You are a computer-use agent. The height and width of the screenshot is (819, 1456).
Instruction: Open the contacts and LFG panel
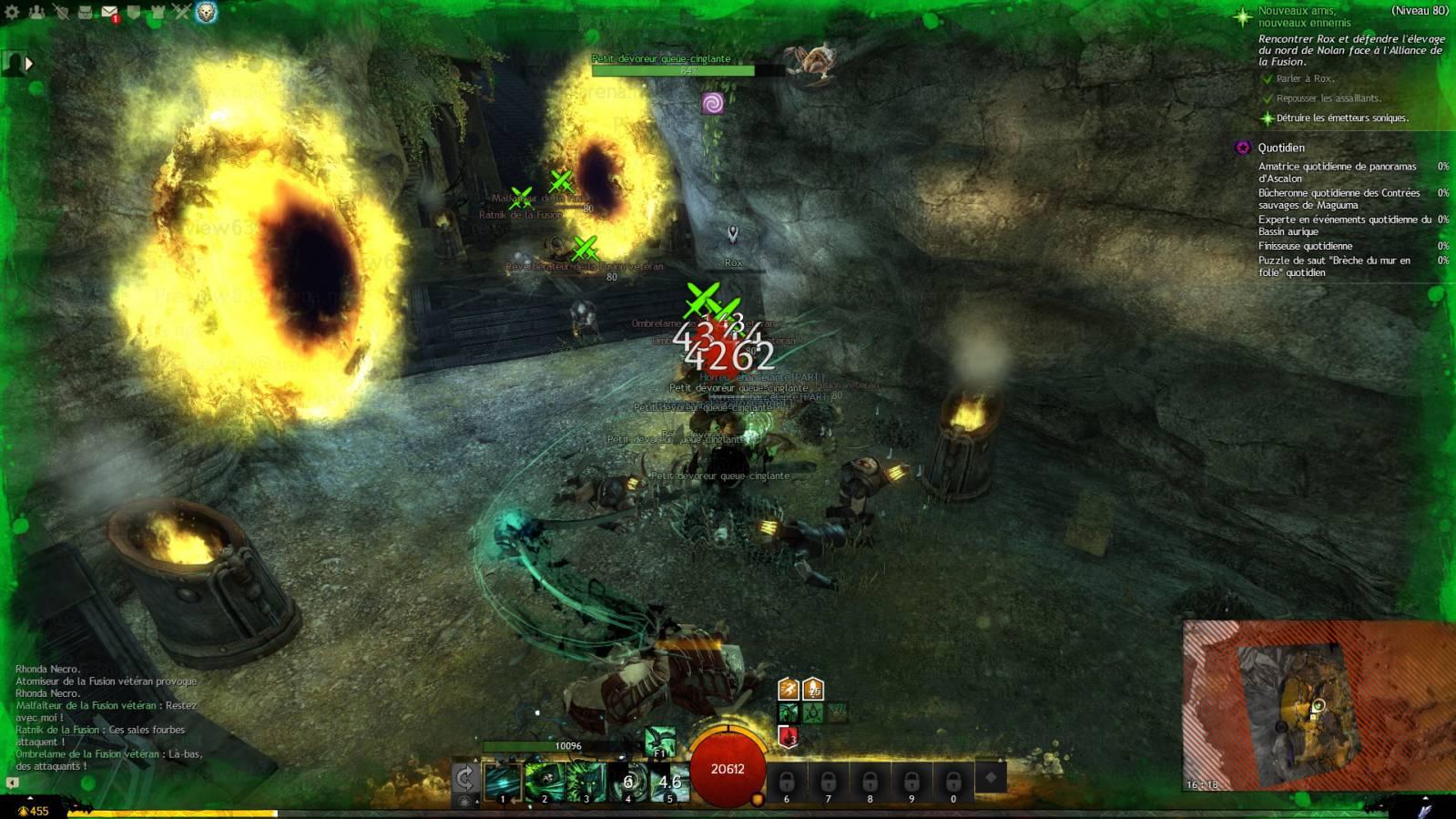click(x=36, y=12)
